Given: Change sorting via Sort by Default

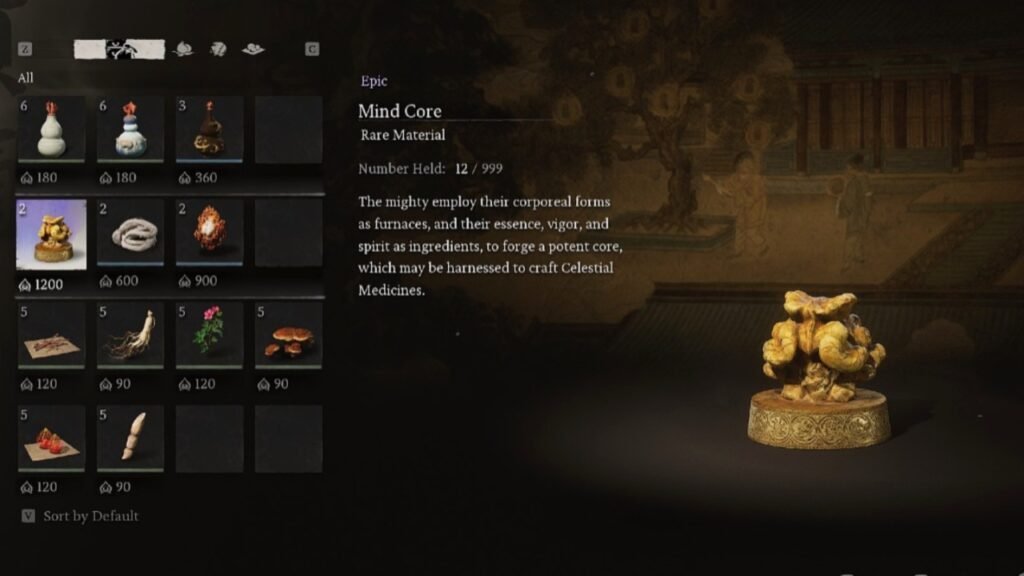Looking at the screenshot, I should click(x=90, y=516).
